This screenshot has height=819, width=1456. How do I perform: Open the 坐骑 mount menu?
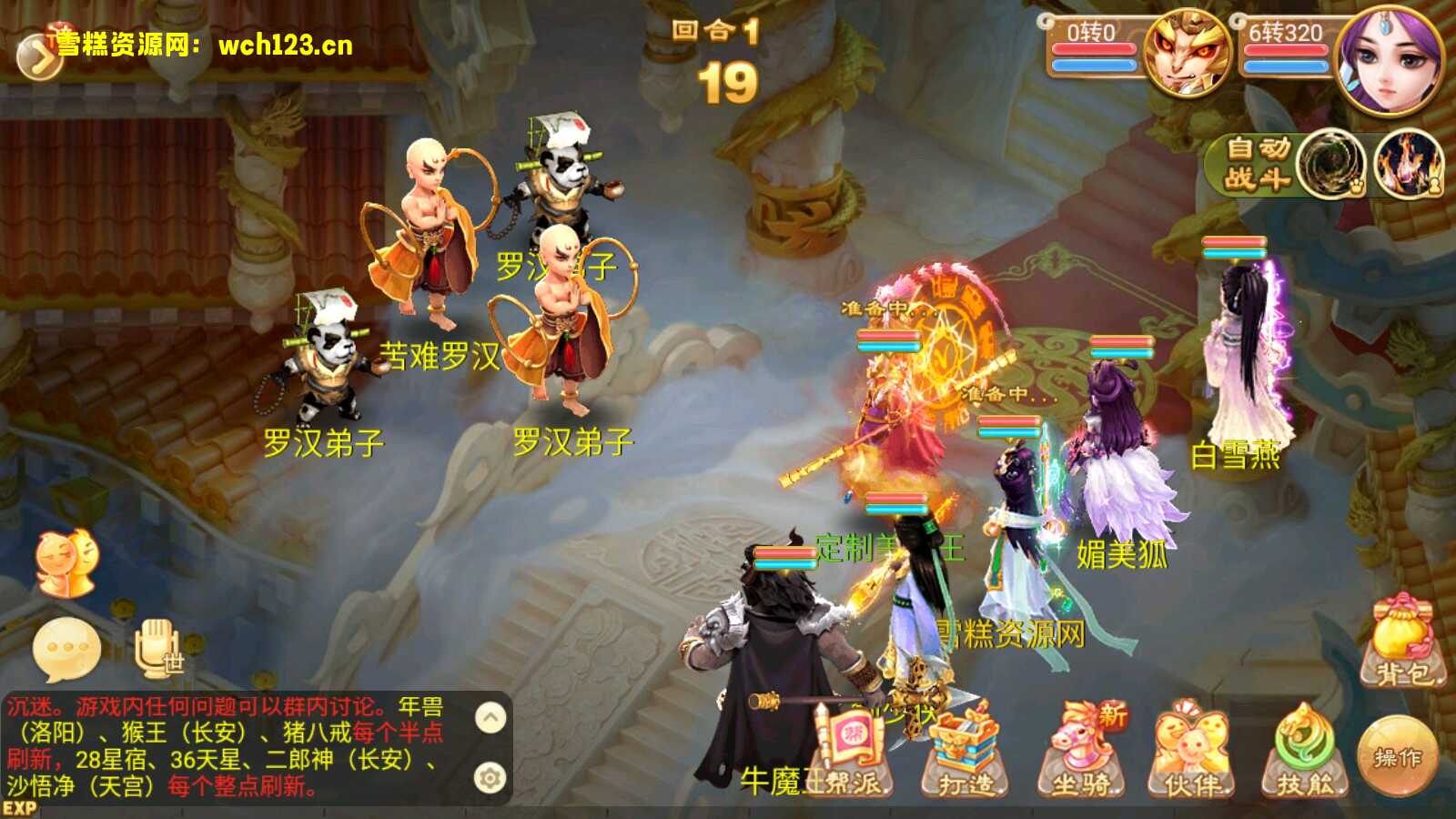tap(1082, 752)
